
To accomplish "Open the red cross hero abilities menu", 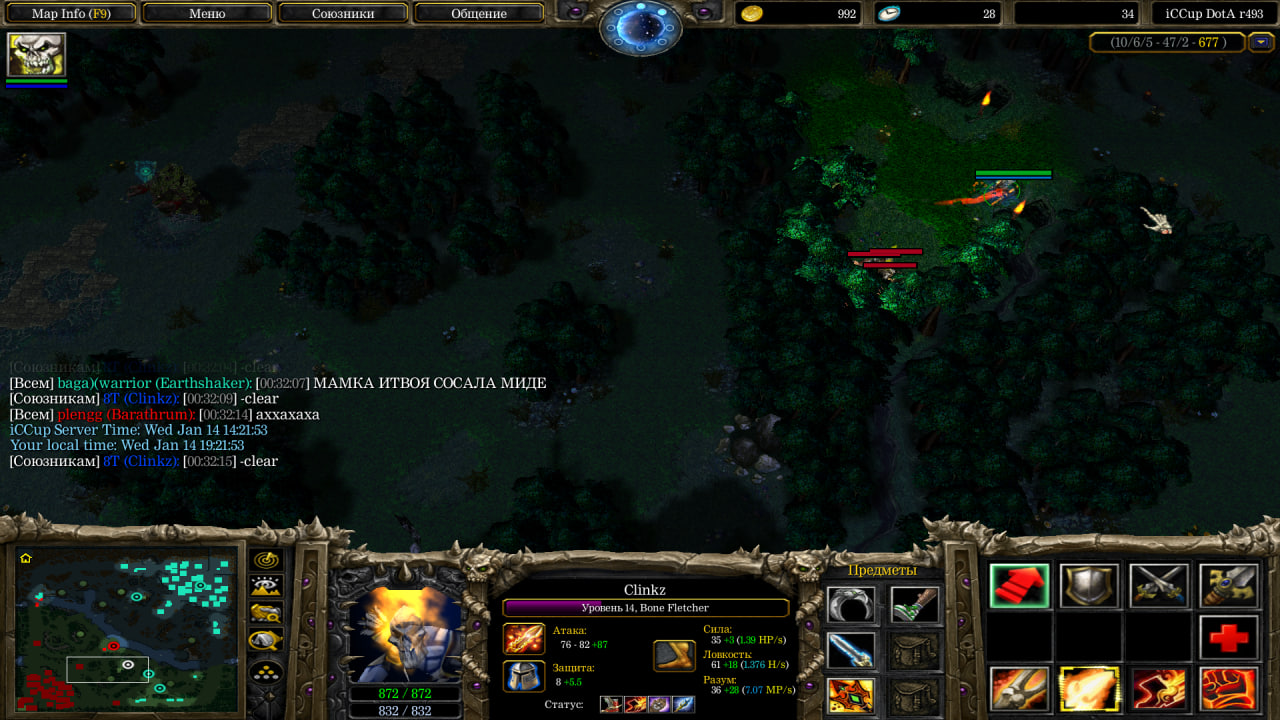I will [1229, 637].
